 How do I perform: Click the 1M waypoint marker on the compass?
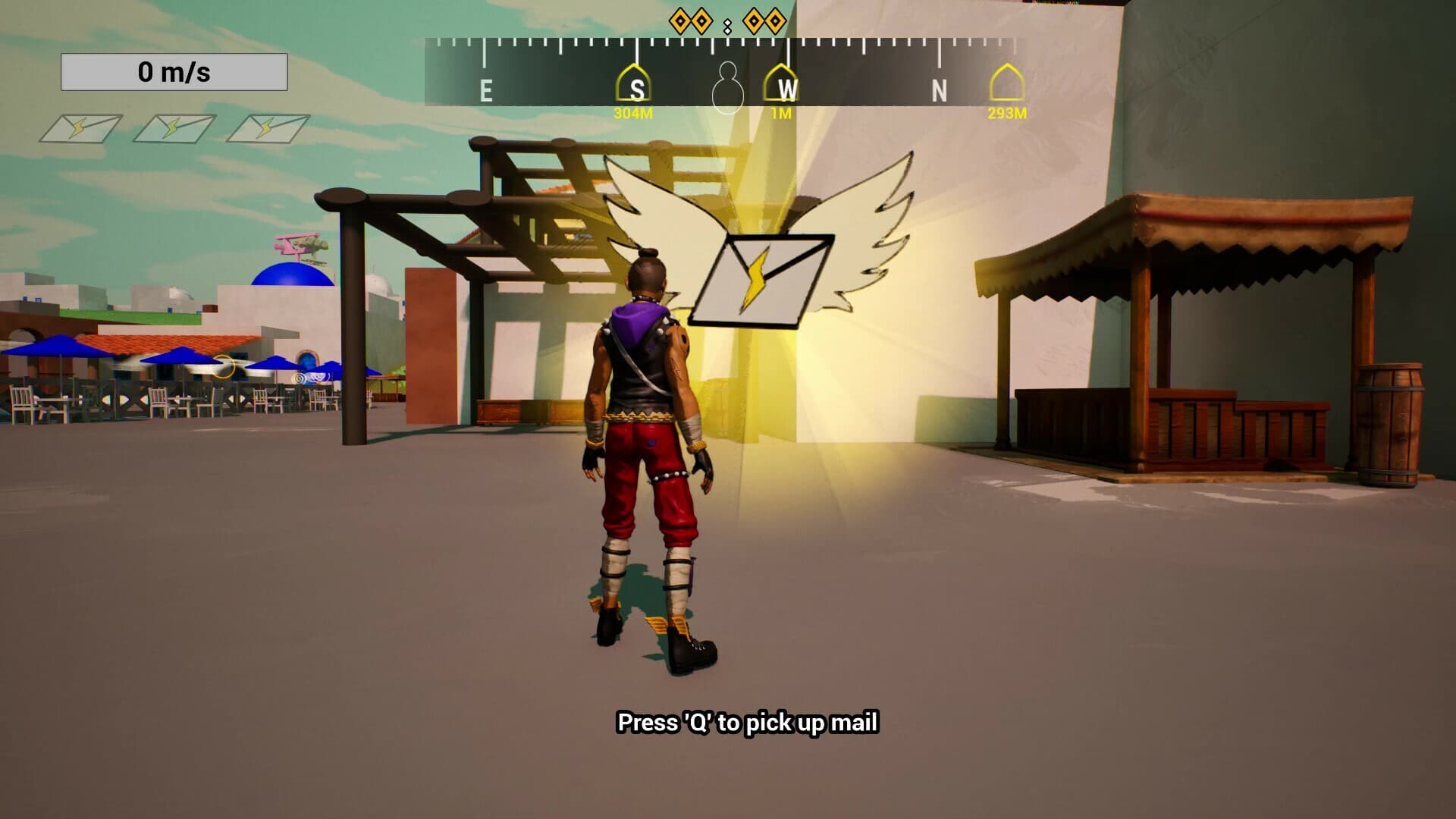click(x=782, y=84)
